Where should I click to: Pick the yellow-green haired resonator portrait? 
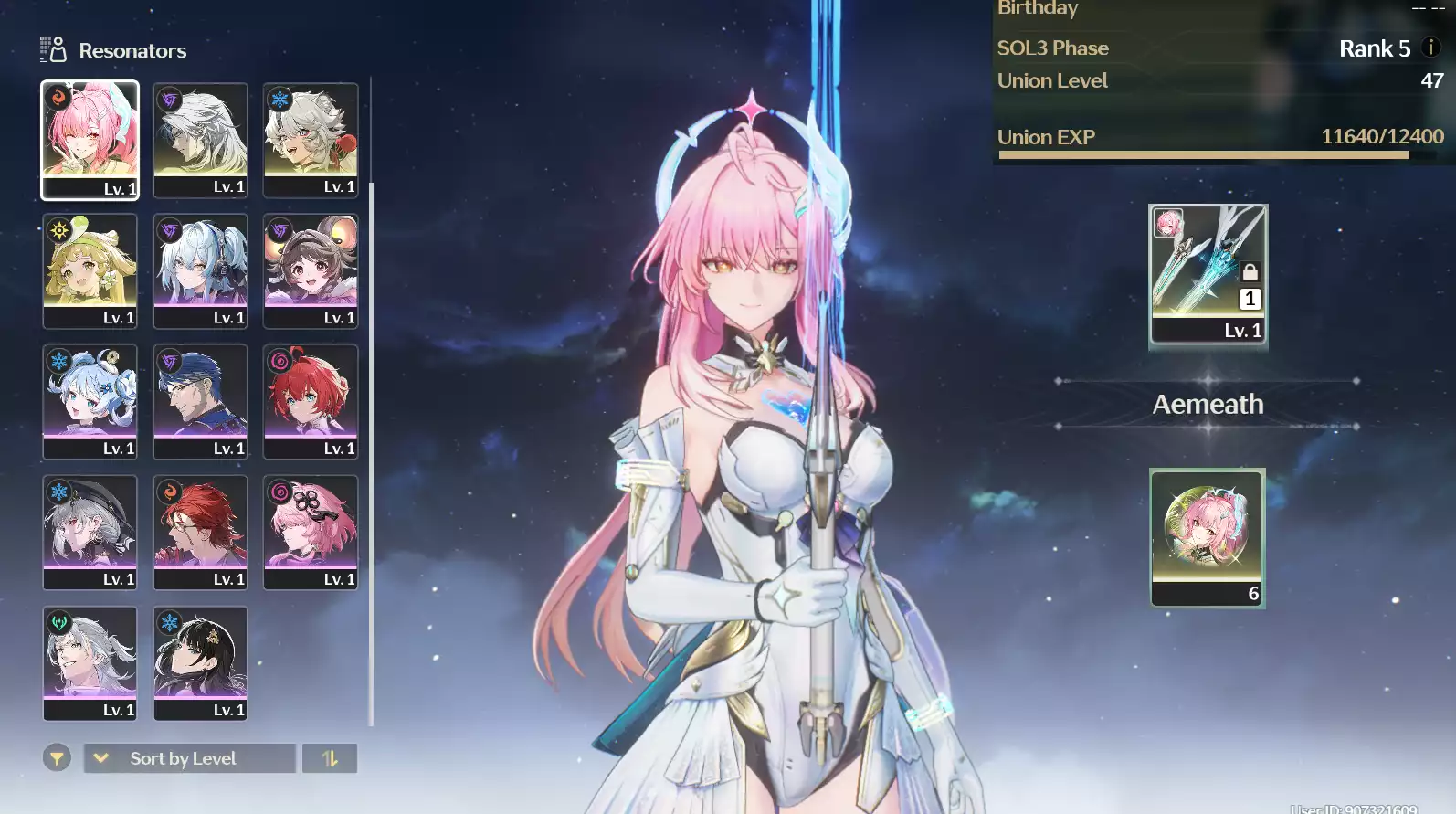[90, 270]
